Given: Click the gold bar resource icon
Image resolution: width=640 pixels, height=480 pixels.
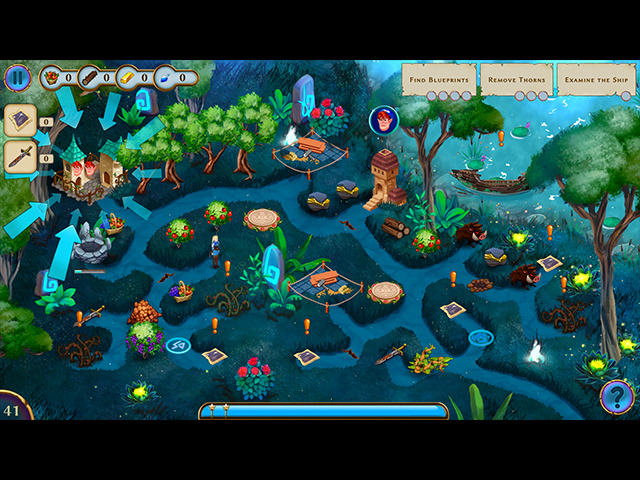Looking at the screenshot, I should click(x=128, y=76).
